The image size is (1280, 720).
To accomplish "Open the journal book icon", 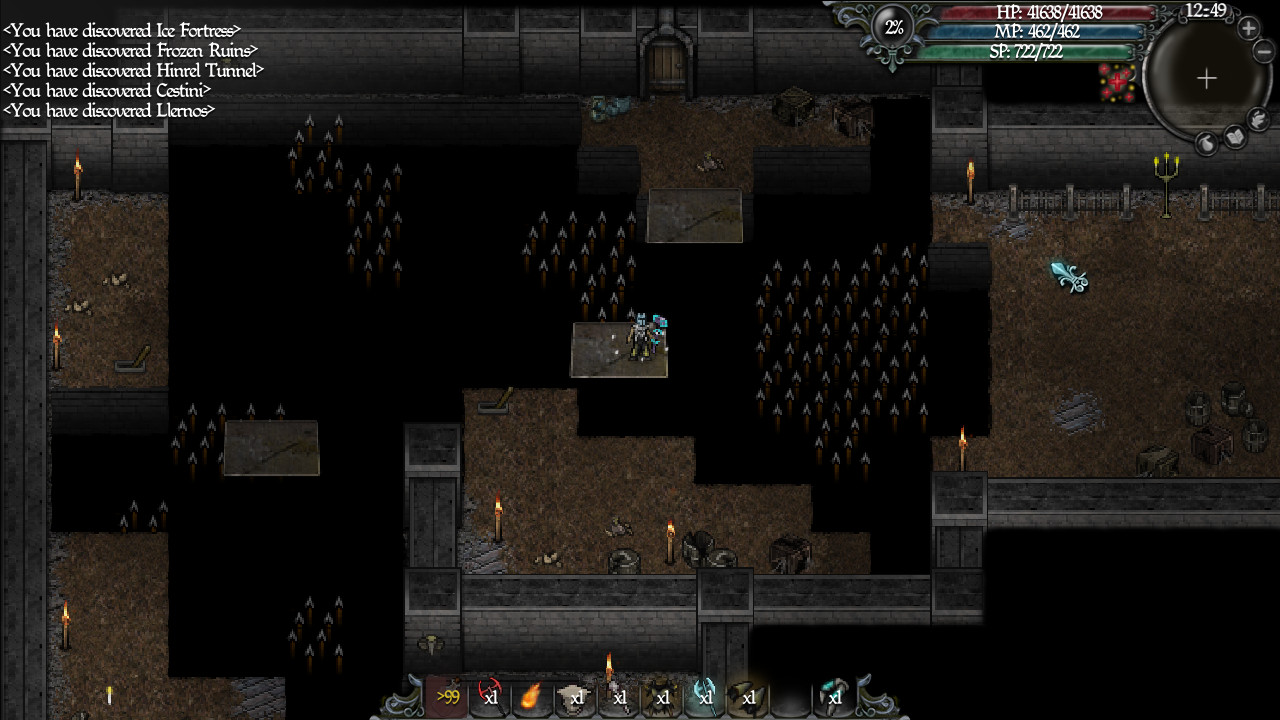I will click(x=1236, y=136).
